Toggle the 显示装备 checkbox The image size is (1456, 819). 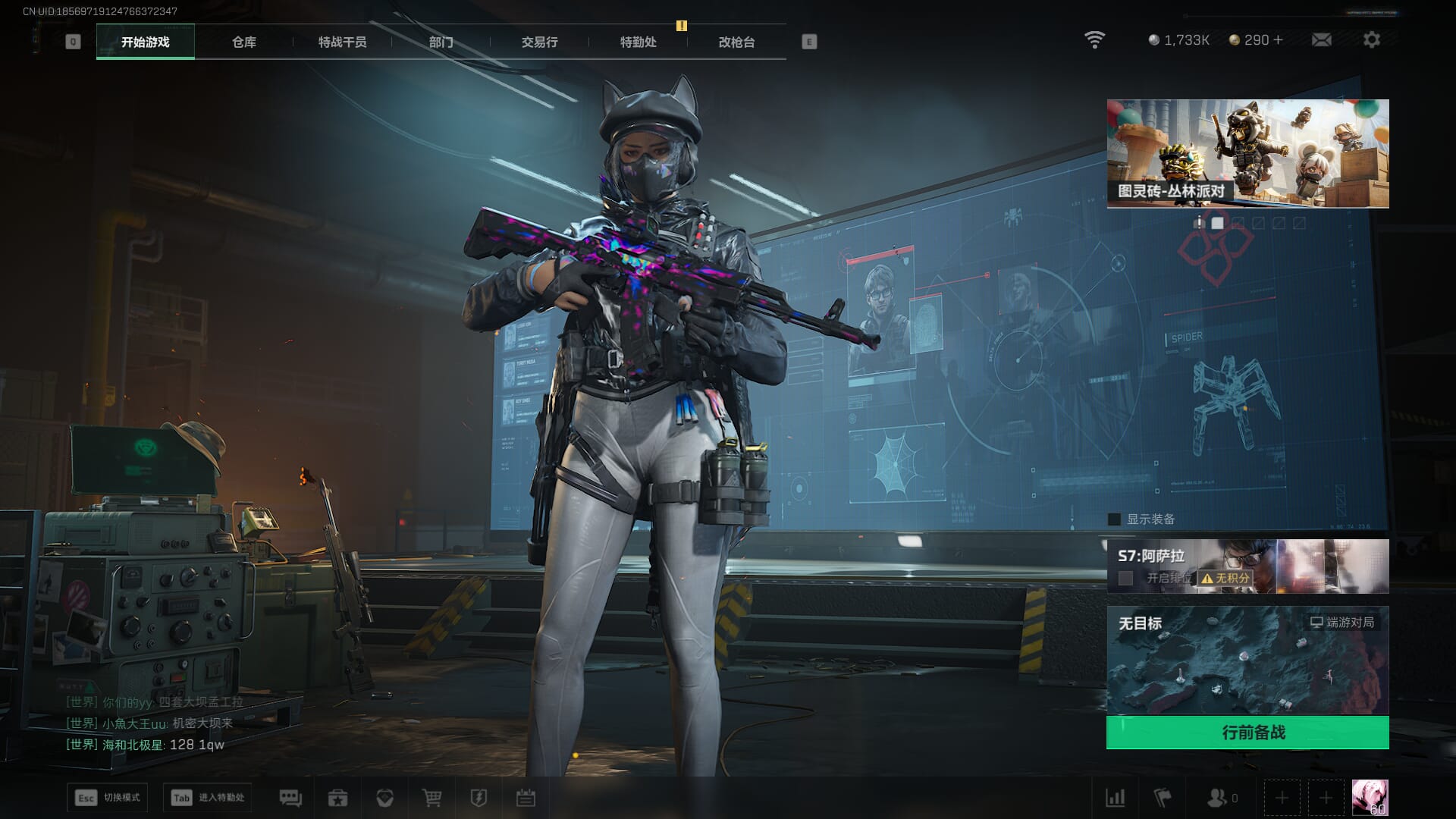coord(1114,519)
